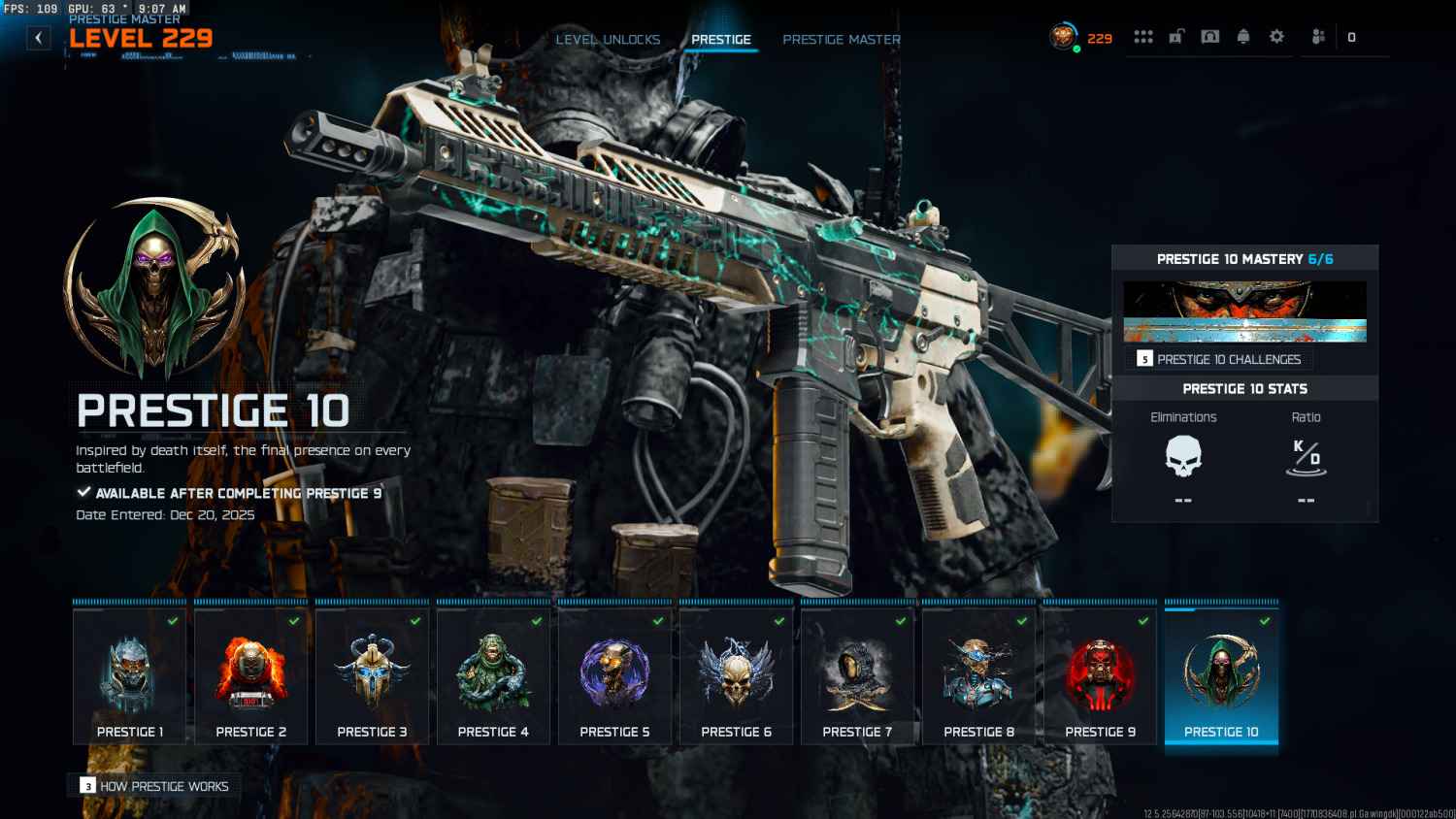
Task: Select the Prestige 1 tile
Action: pyautogui.click(x=129, y=676)
